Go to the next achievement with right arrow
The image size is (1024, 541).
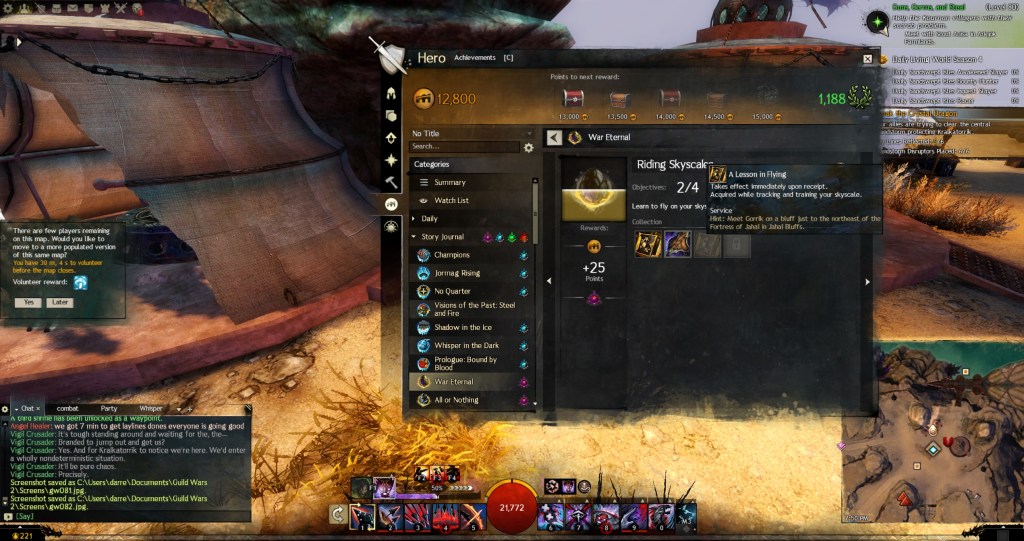[867, 282]
